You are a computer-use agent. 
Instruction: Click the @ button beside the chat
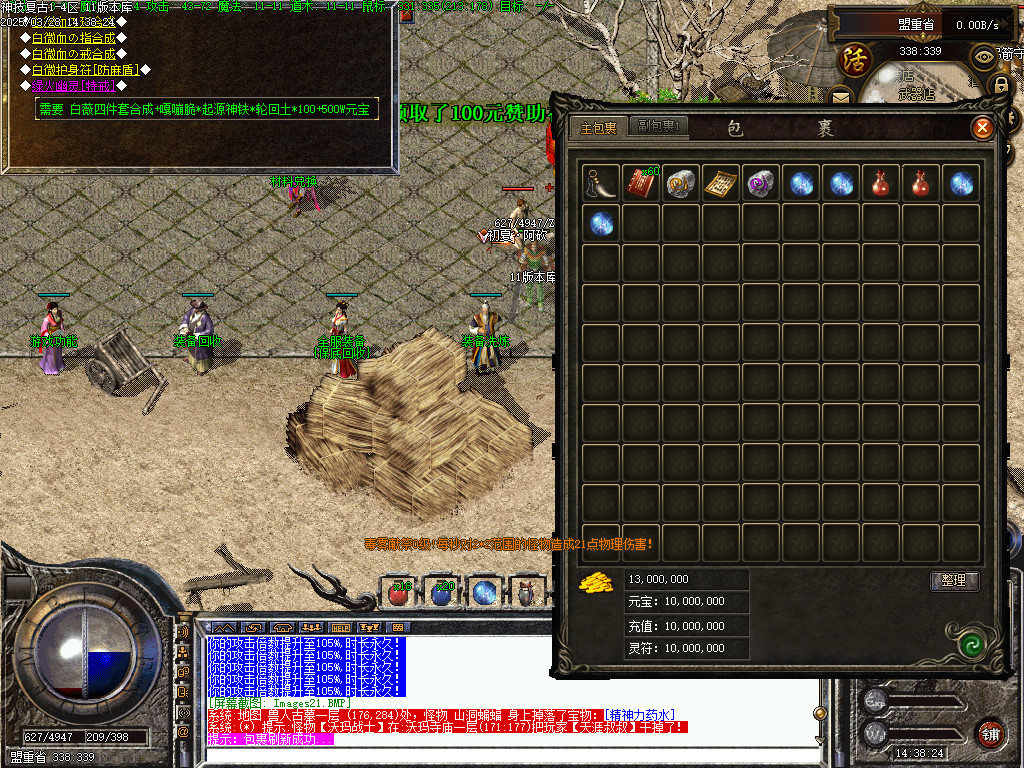(183, 731)
